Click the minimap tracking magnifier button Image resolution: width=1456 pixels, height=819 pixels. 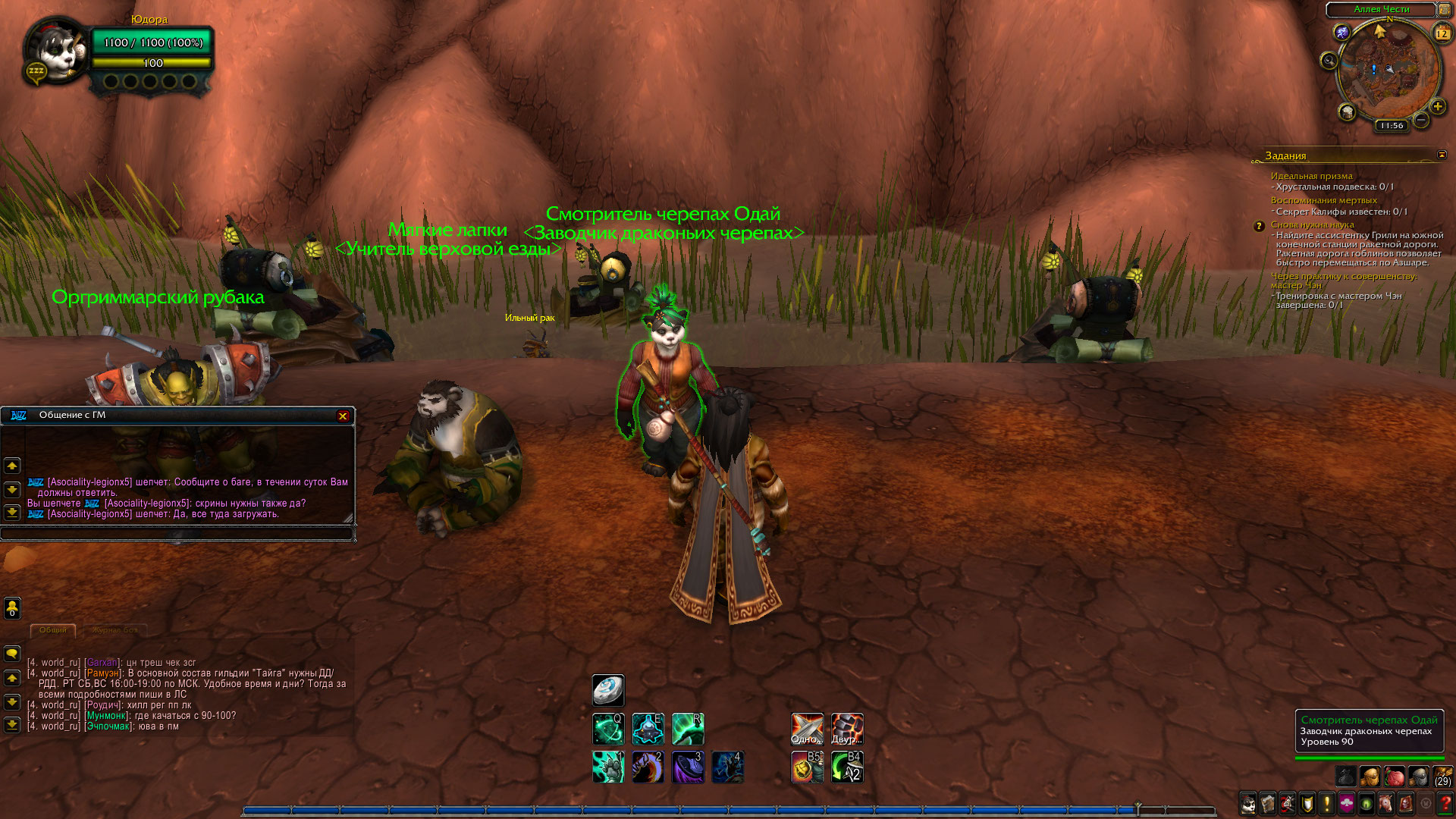pyautogui.click(x=1329, y=61)
